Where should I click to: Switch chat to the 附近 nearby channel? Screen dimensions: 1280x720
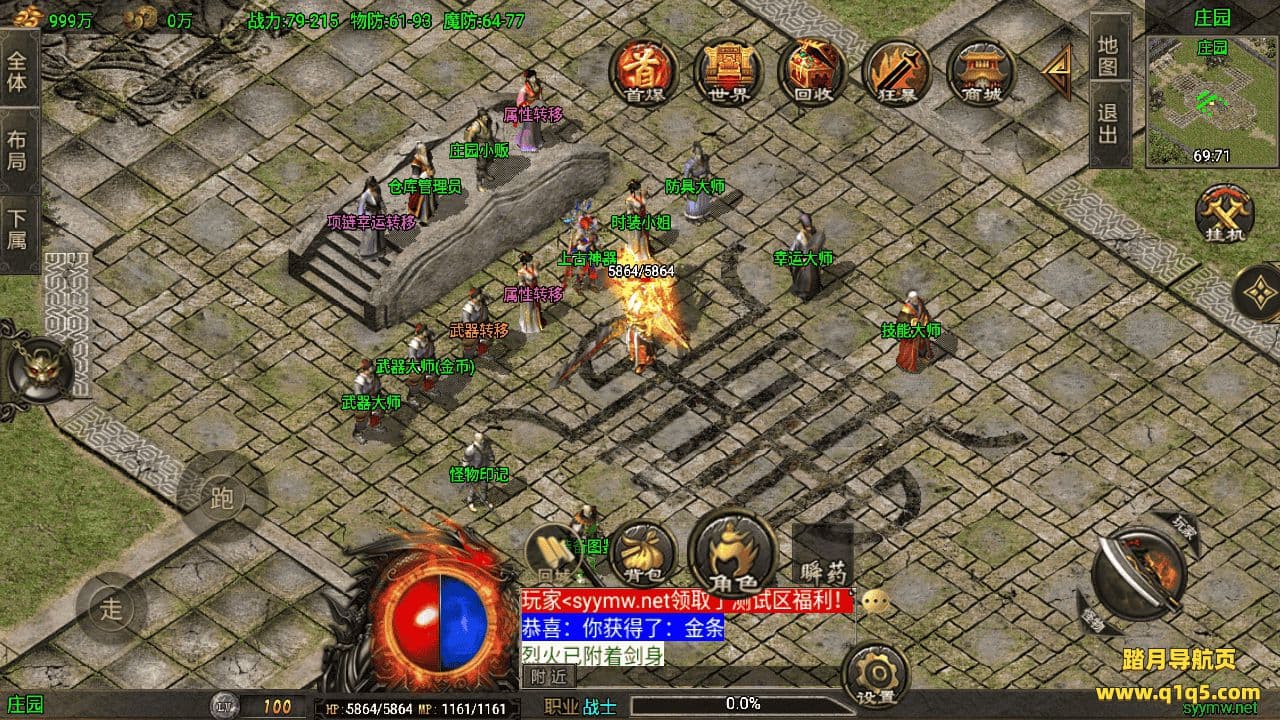click(547, 677)
